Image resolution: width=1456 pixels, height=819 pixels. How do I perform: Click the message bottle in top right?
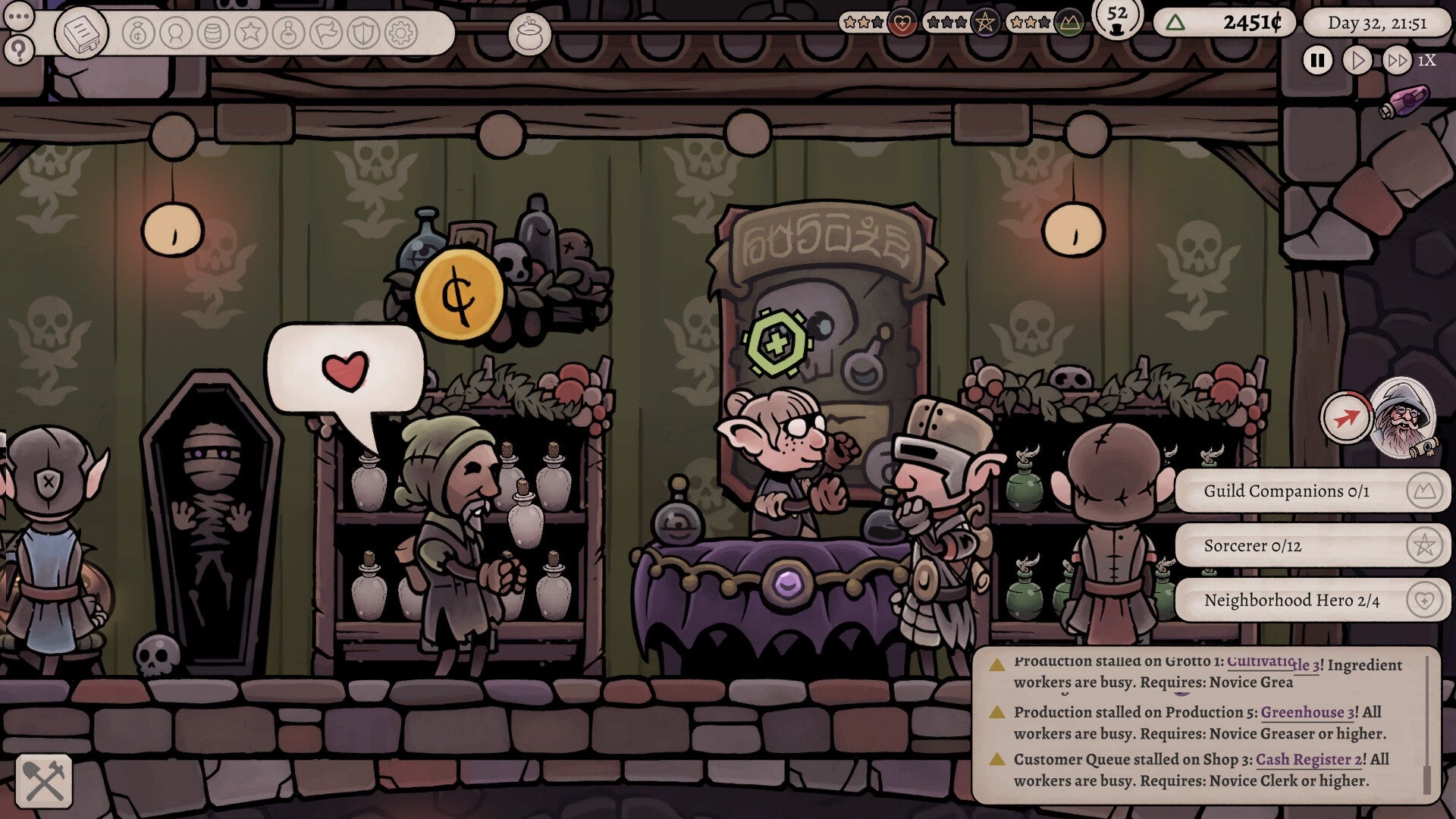click(x=1412, y=99)
